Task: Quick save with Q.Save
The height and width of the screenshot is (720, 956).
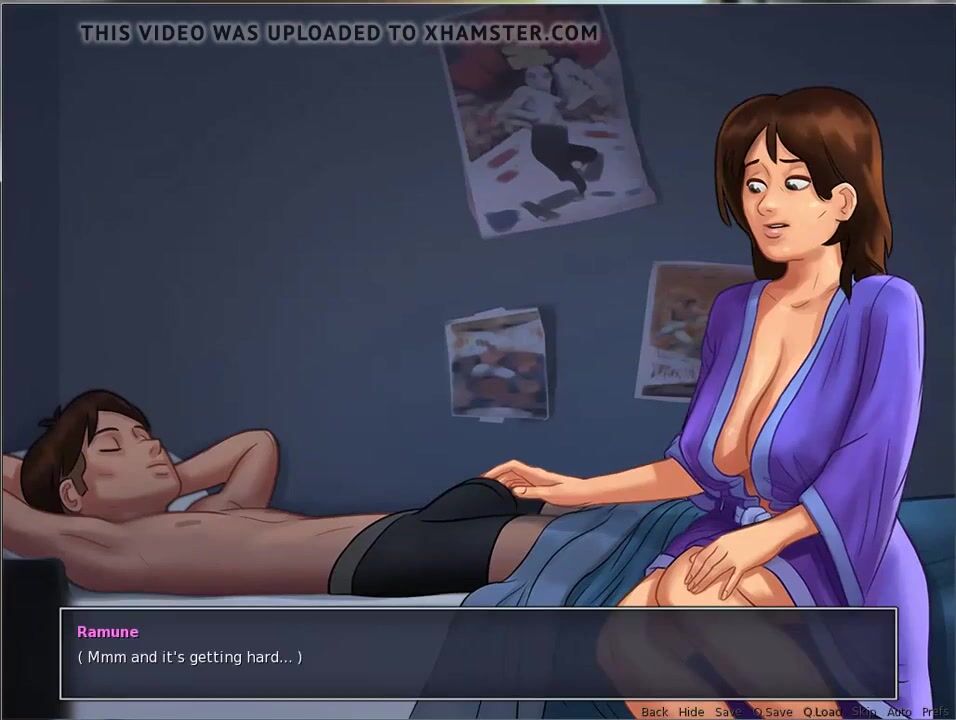Action: pyautogui.click(x=772, y=712)
